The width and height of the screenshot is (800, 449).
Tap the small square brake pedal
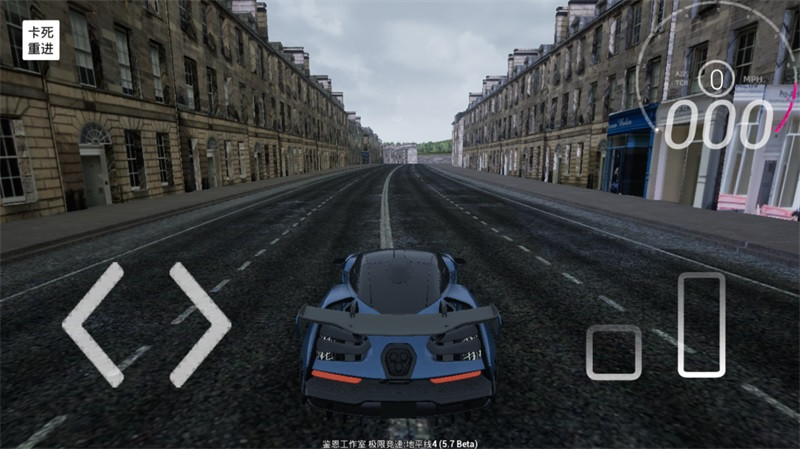pyautogui.click(x=613, y=352)
